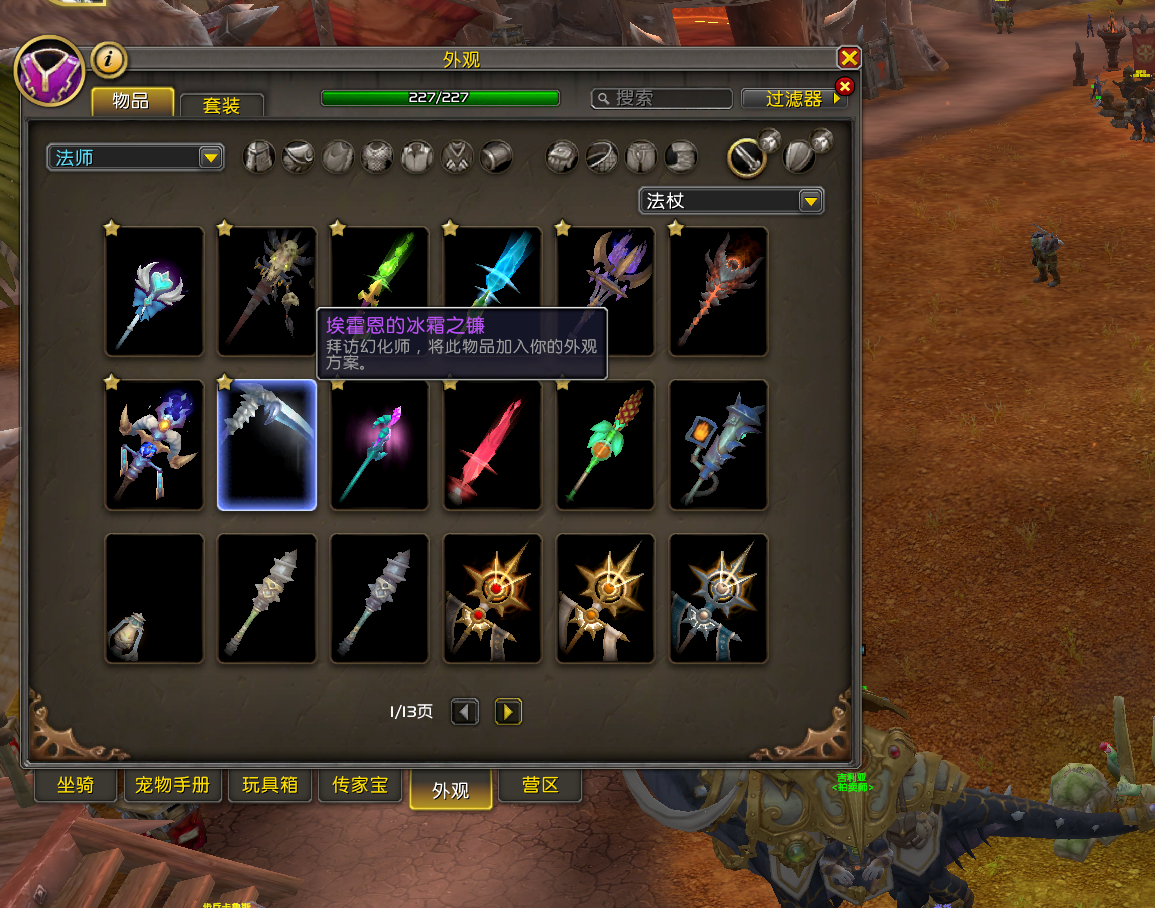The image size is (1155, 908).
Task: Click the head slot helmet icon
Action: coord(259,157)
